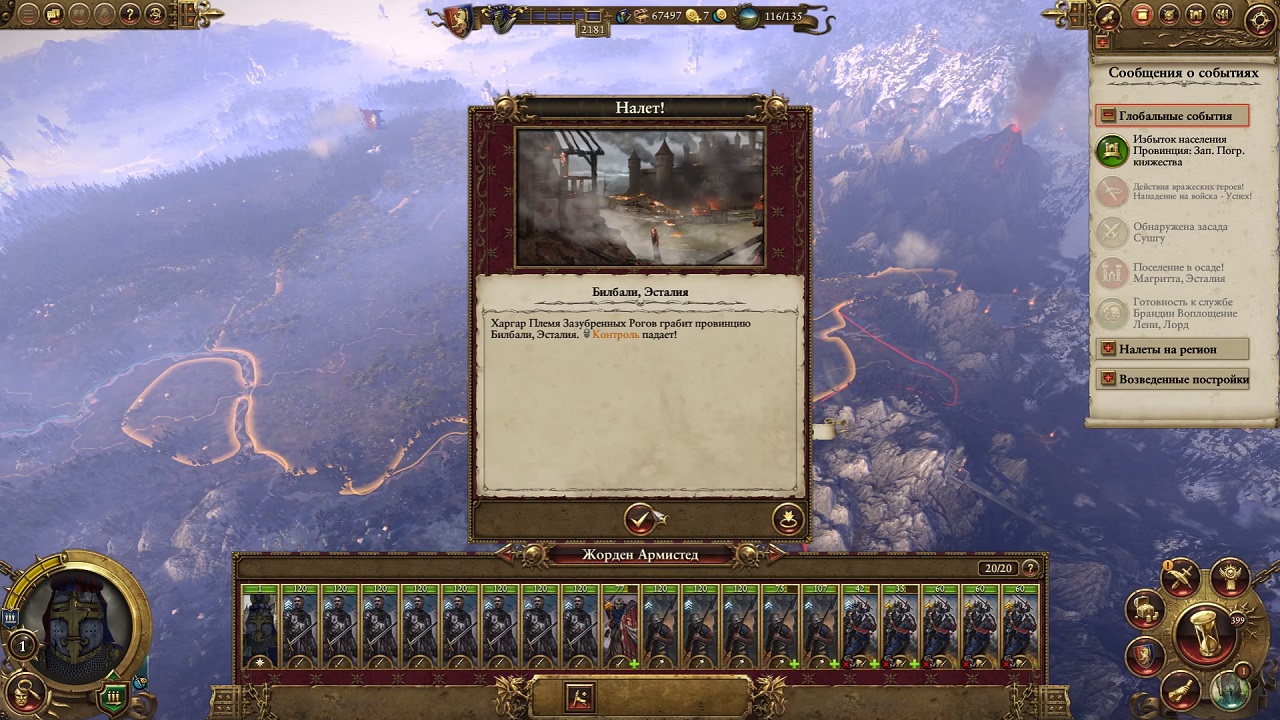
Task: Collapse the Глобальные события section
Action: [x=1108, y=116]
